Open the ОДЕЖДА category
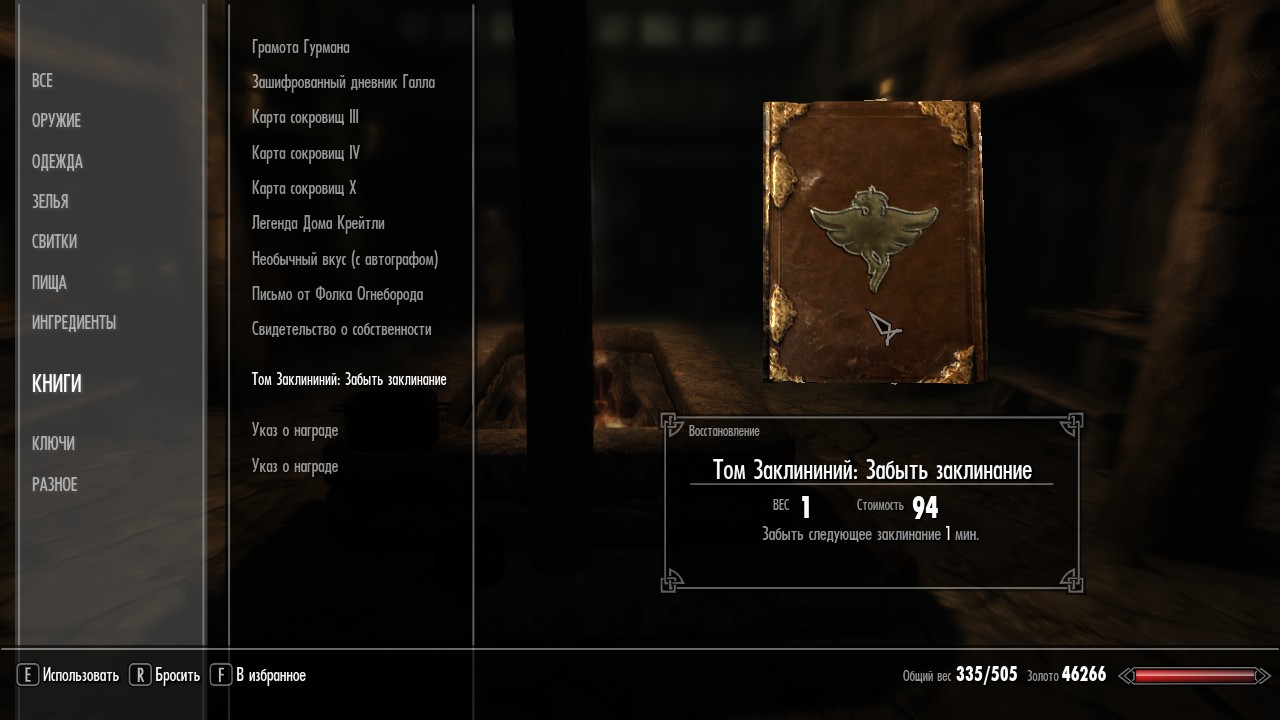This screenshot has height=720, width=1280. click(57, 162)
